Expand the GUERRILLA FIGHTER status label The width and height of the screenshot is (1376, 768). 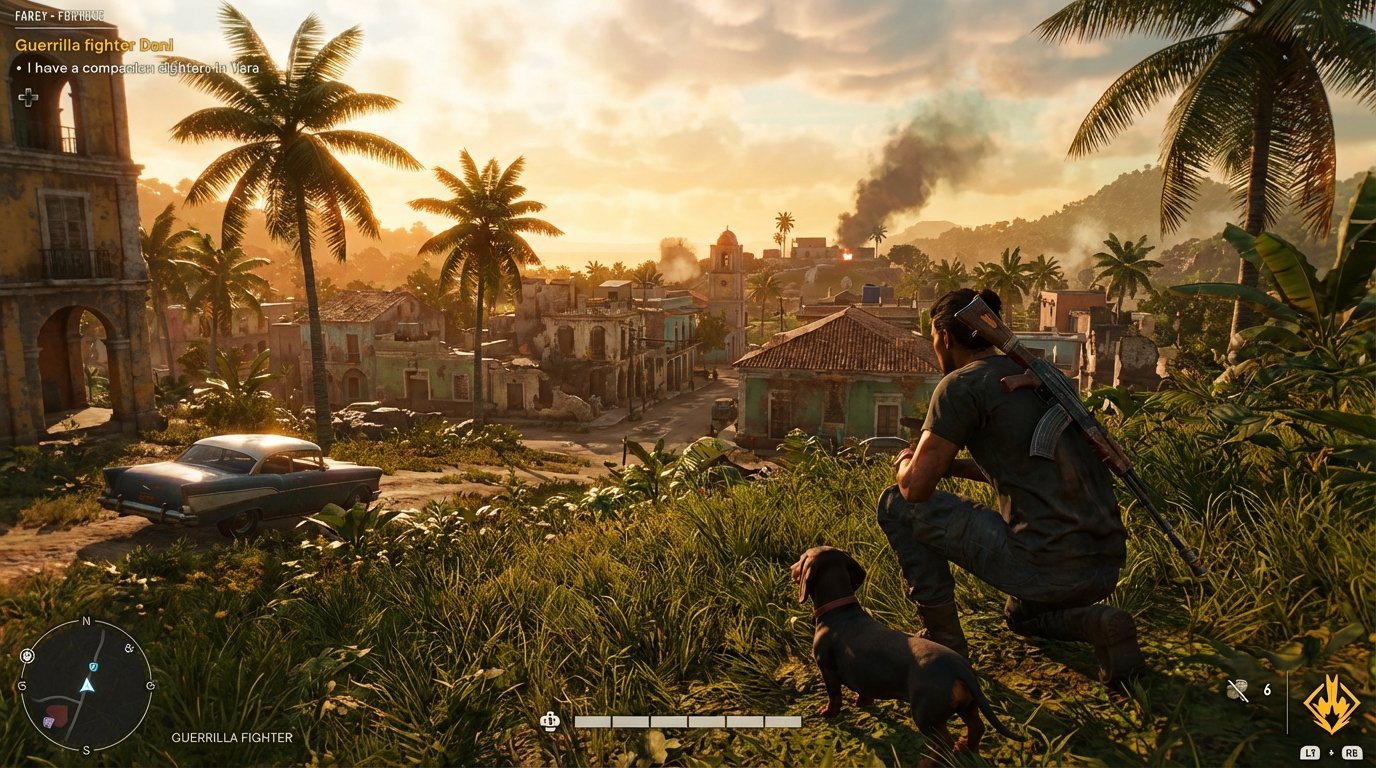[x=233, y=738]
